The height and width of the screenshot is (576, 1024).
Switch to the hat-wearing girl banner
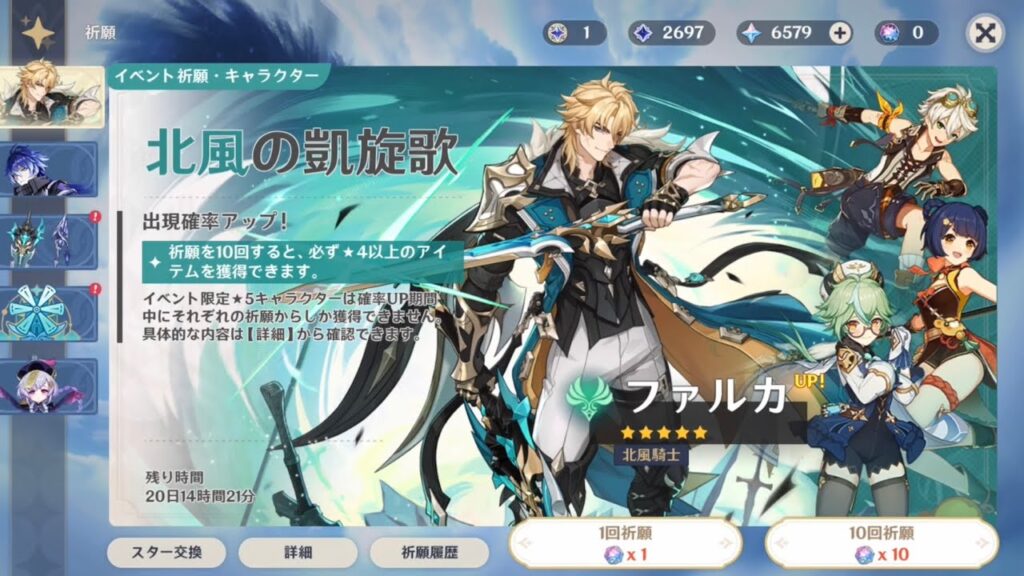[x=49, y=386]
